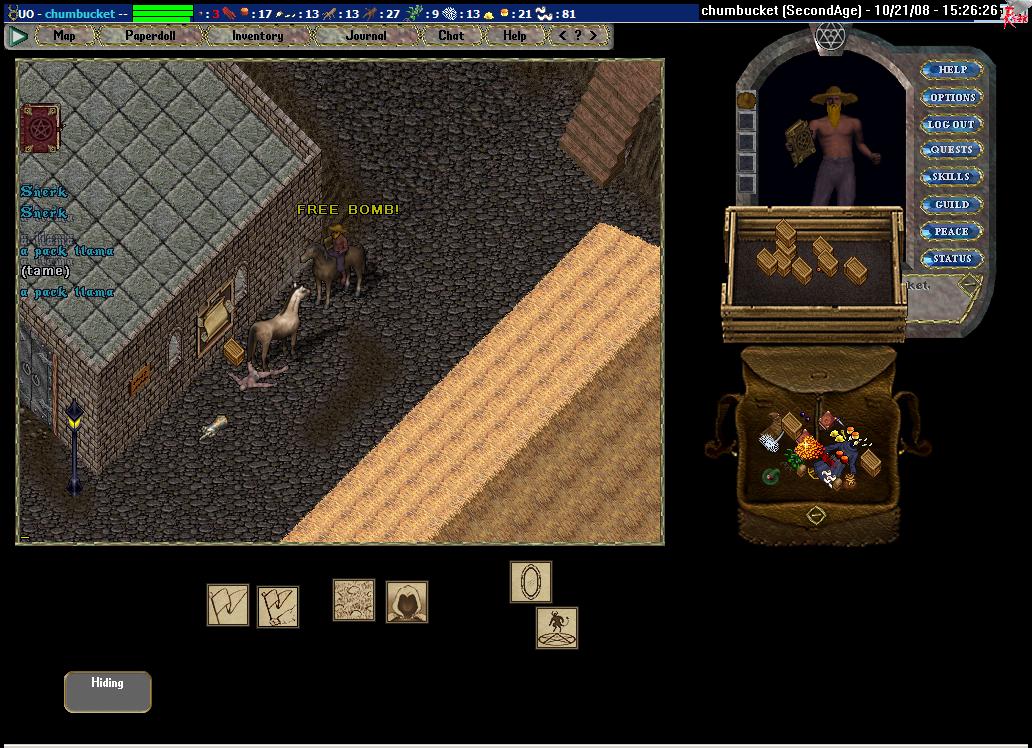Show the character STATUS window

(x=952, y=258)
